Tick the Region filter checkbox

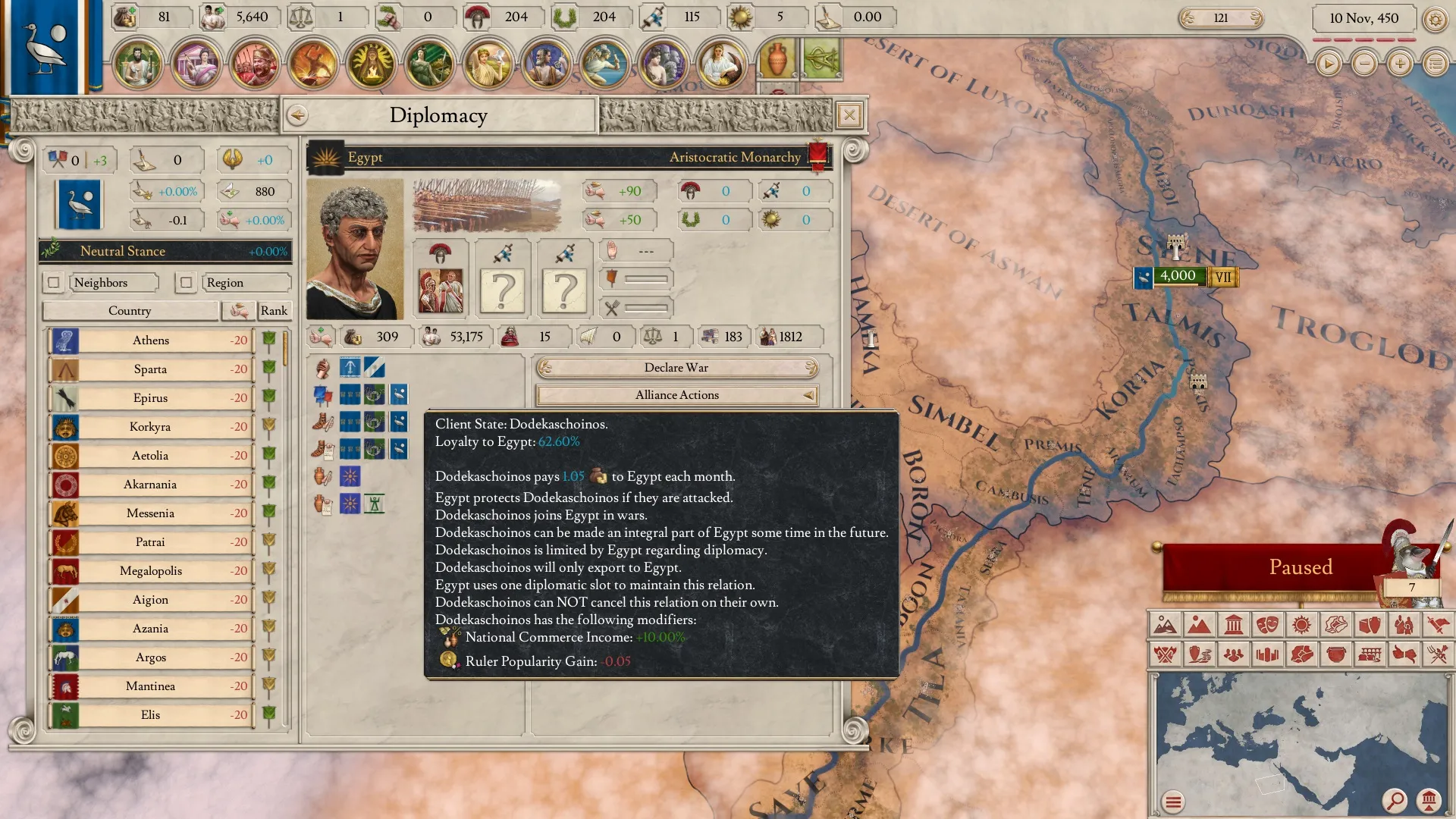point(186,283)
